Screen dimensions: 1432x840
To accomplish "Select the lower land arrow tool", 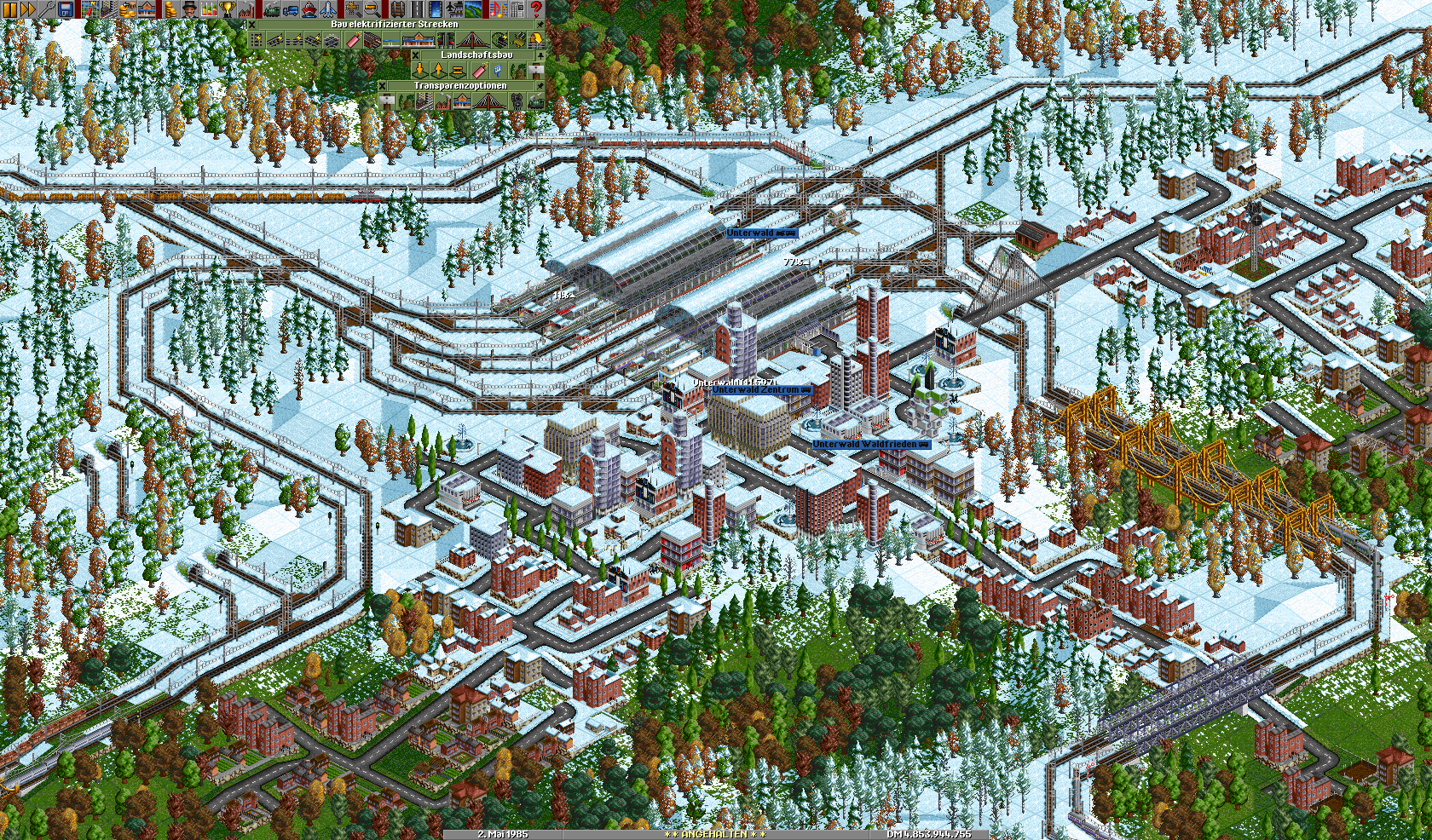I will (419, 71).
